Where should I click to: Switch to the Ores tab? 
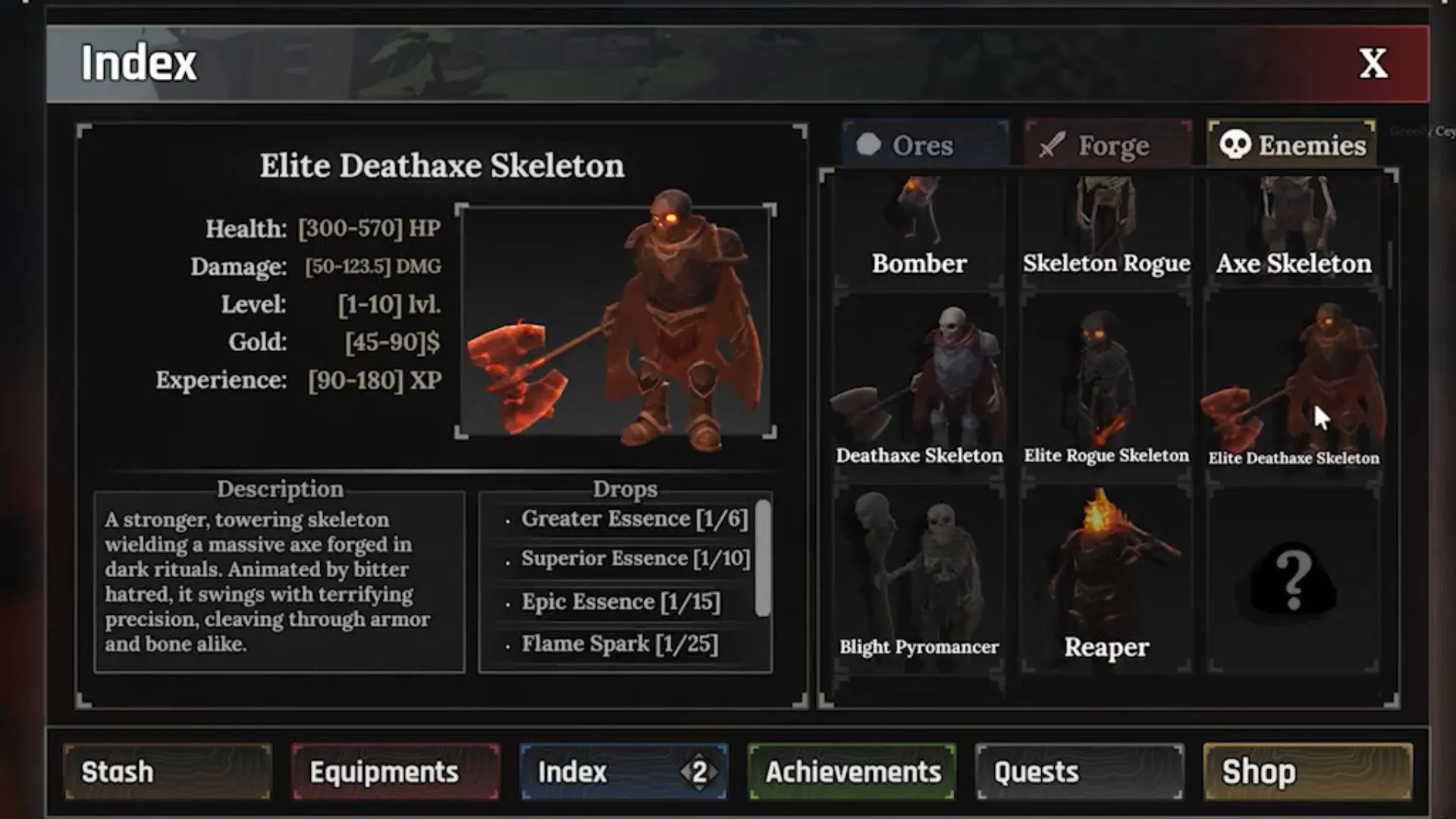coord(924,145)
